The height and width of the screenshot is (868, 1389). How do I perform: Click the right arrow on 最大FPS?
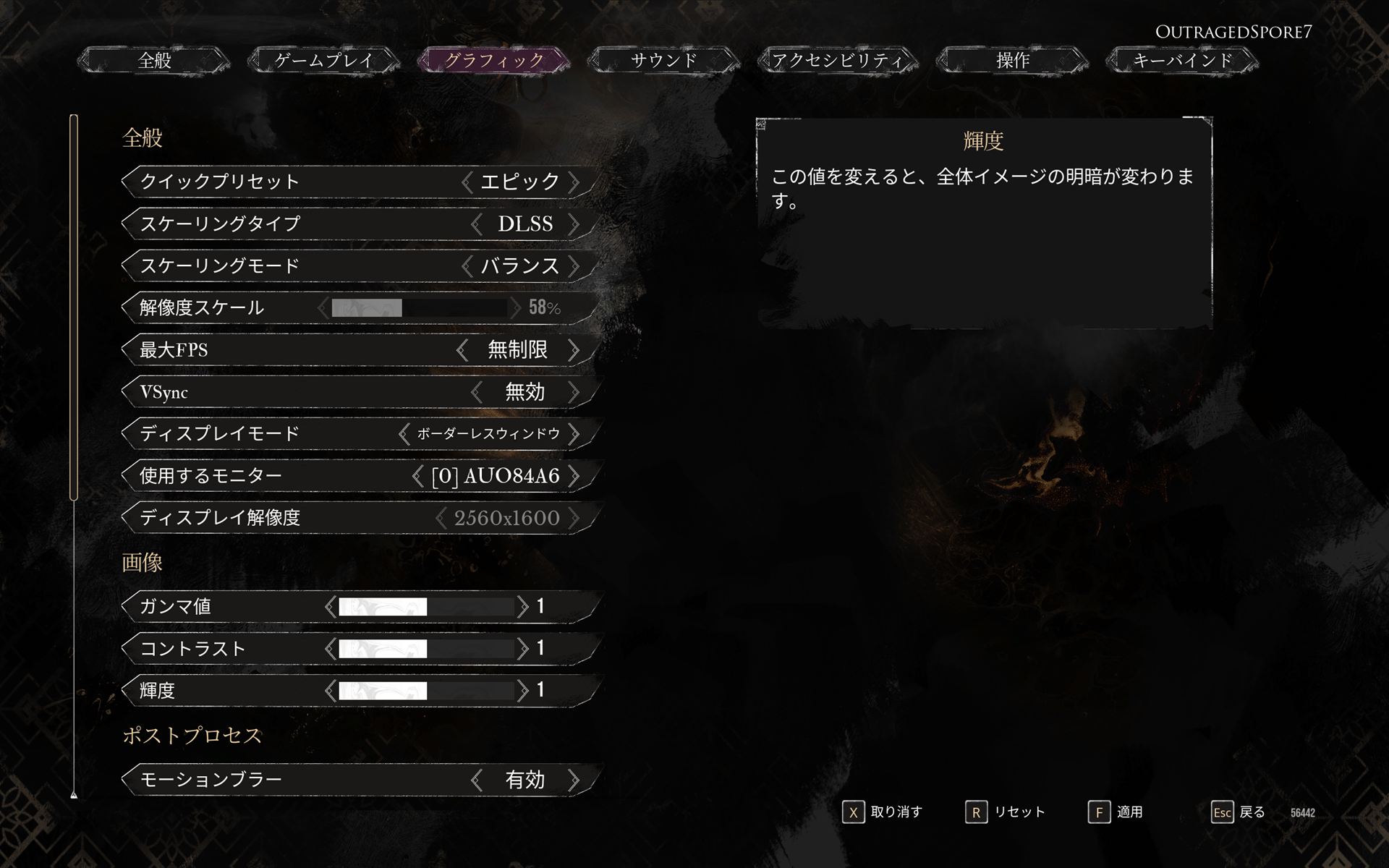tap(575, 350)
